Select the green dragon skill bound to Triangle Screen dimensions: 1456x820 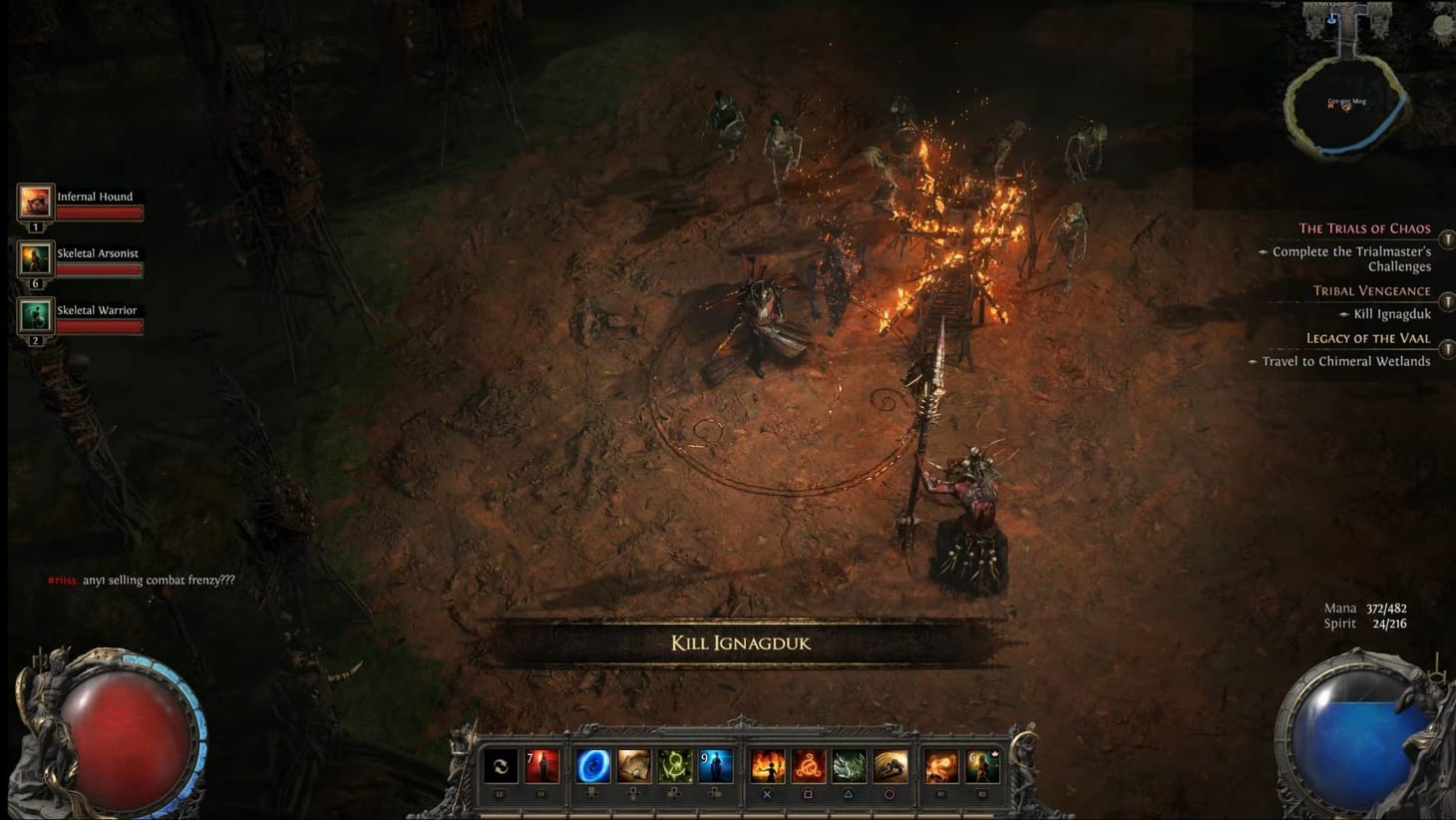pyautogui.click(x=851, y=766)
